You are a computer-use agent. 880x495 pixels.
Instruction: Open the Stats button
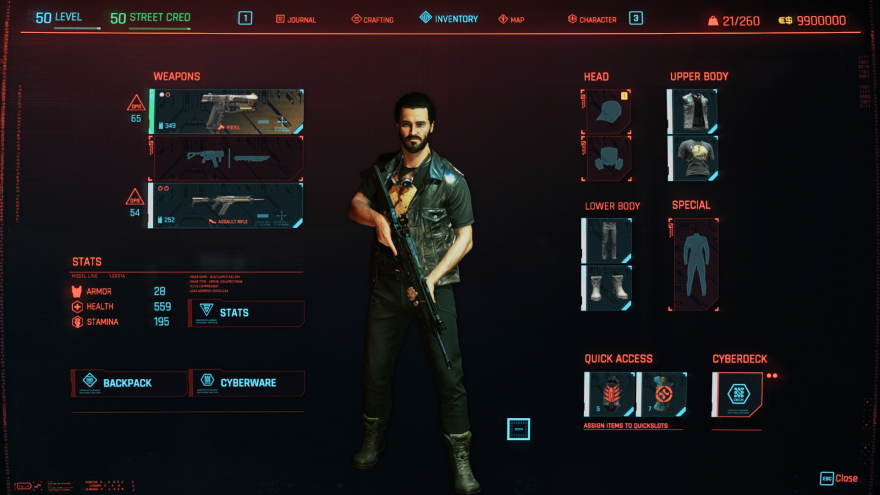pos(247,313)
